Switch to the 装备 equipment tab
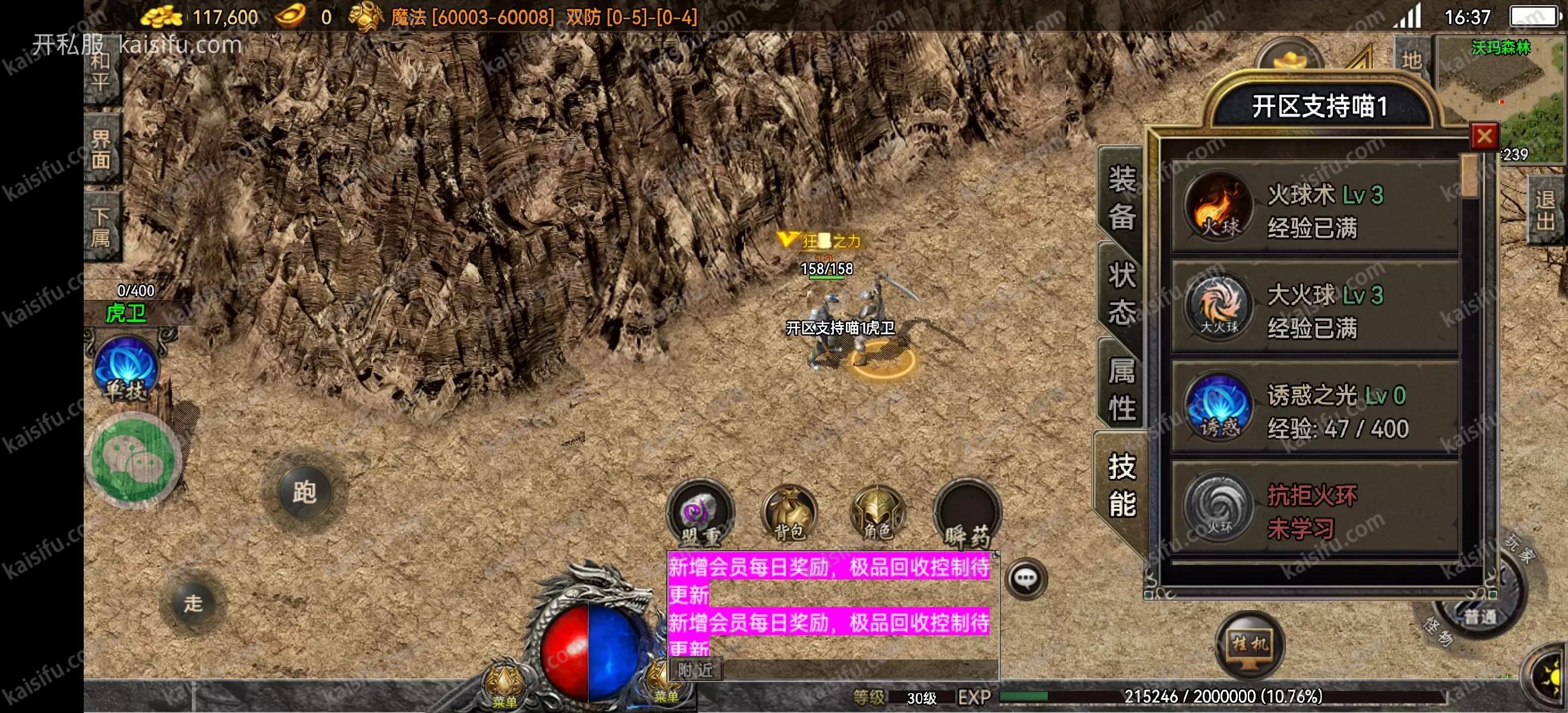Screen dimensions: 1568x713 tap(1121, 198)
